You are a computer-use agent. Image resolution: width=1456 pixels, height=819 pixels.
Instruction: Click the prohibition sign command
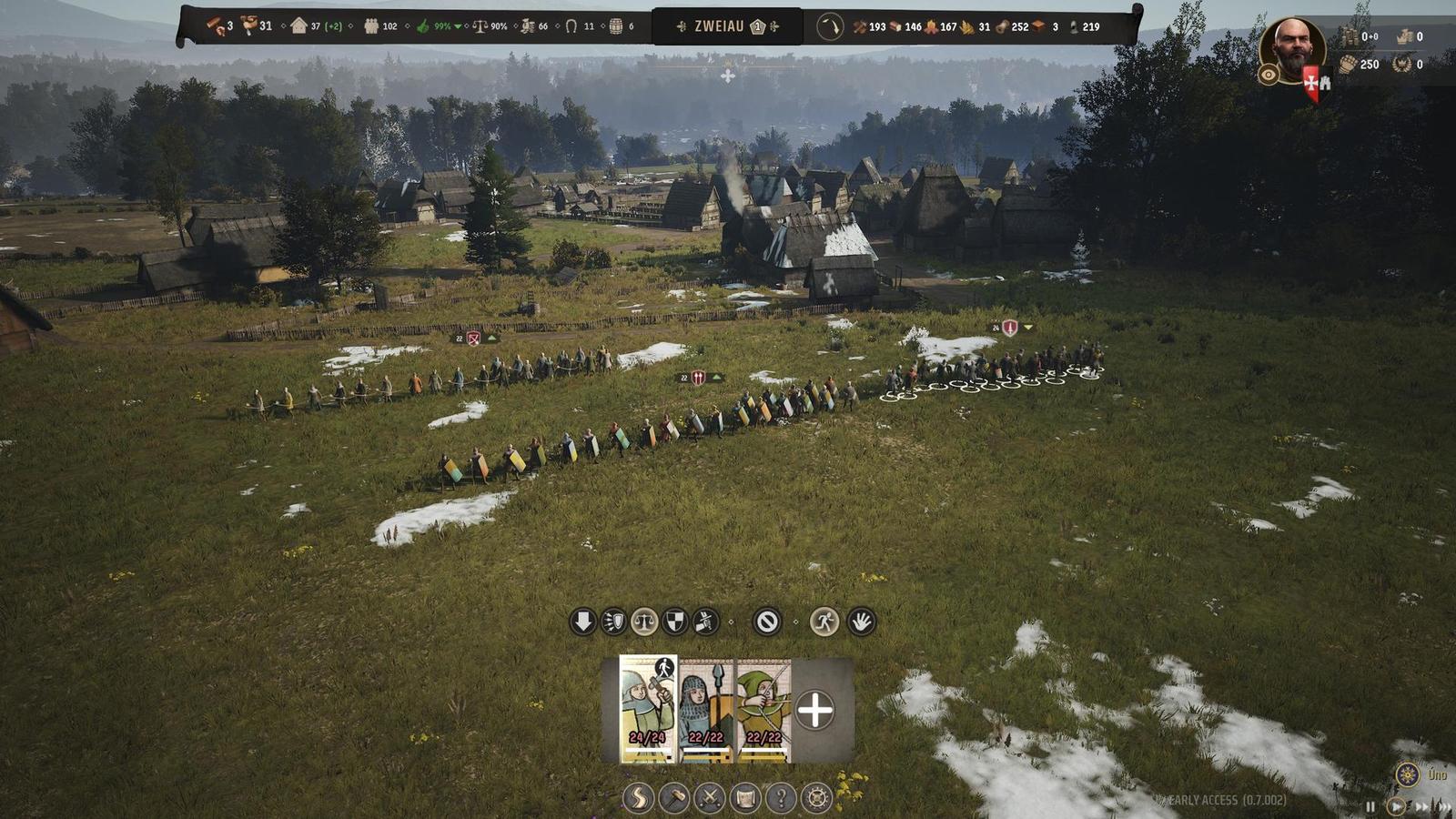767,622
